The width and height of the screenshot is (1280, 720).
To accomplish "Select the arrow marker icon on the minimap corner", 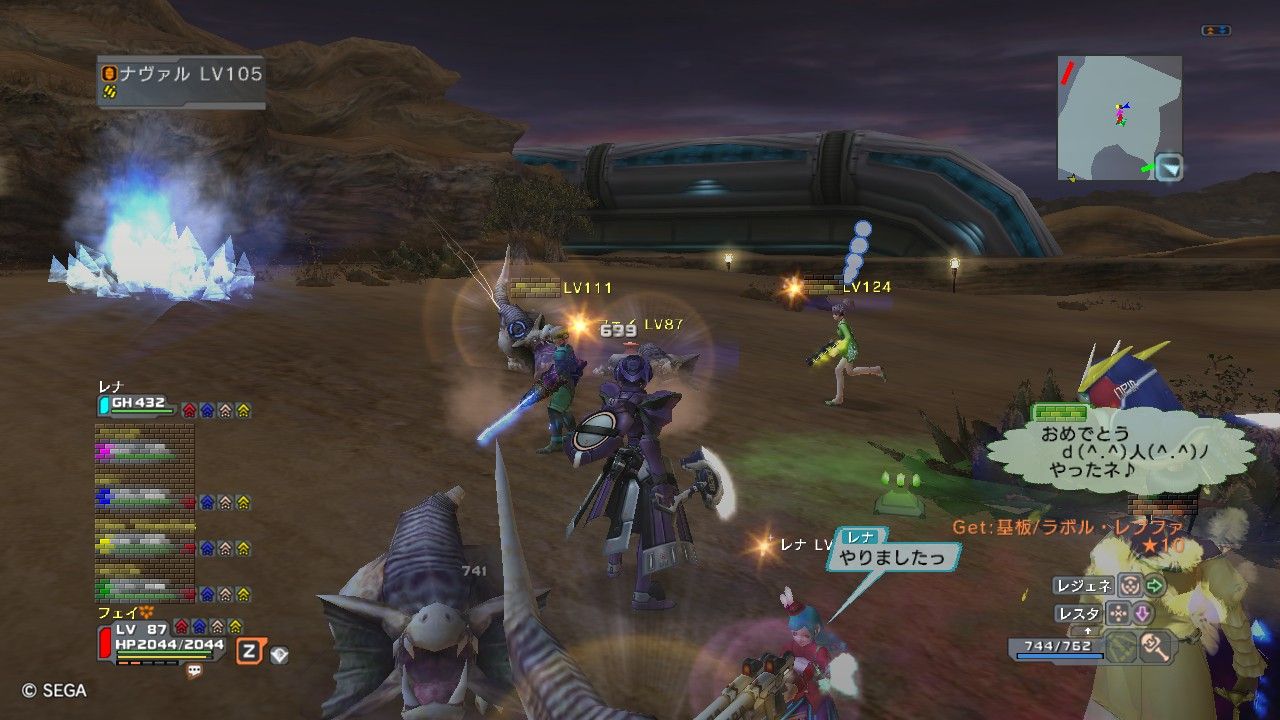I will (x=1169, y=168).
